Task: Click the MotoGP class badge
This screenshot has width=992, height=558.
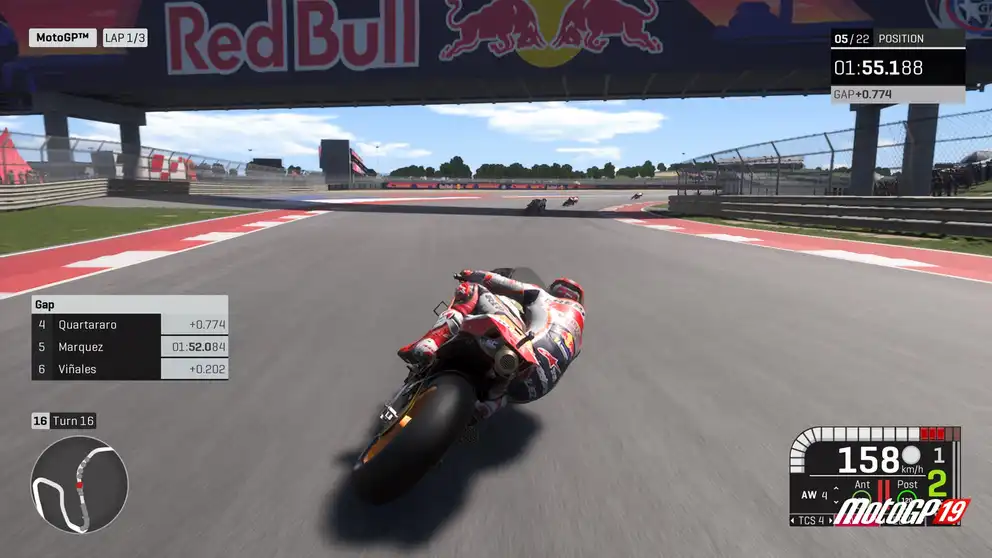Action: 62,38
